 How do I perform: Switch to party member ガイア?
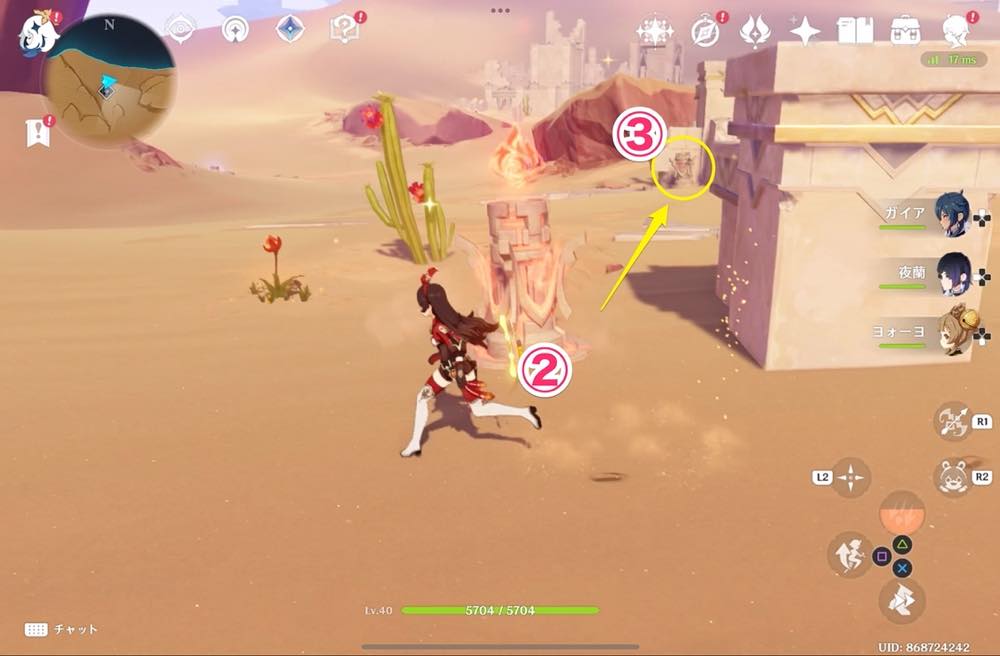[951, 215]
